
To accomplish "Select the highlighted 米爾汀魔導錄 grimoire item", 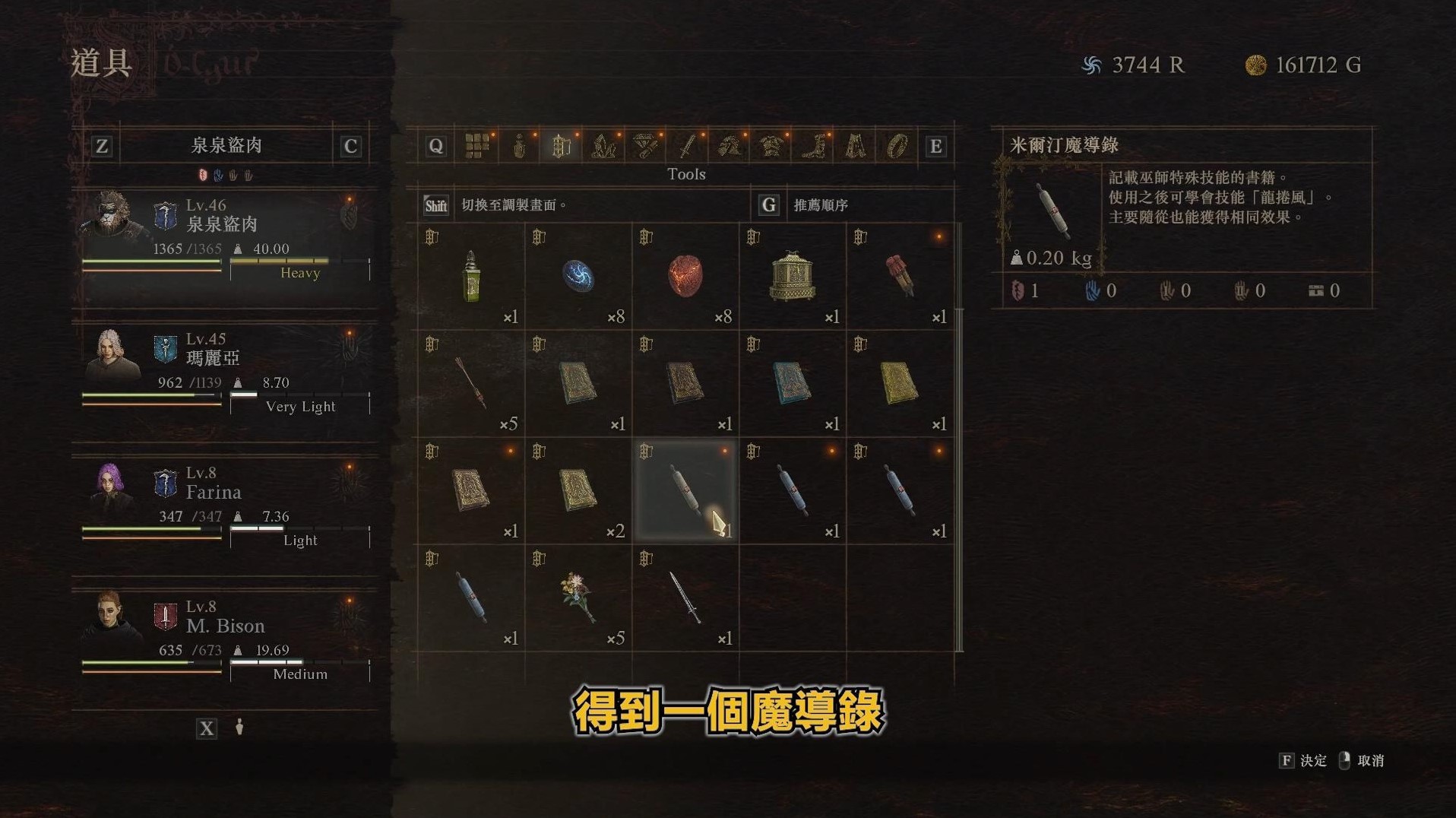I will [x=685, y=490].
